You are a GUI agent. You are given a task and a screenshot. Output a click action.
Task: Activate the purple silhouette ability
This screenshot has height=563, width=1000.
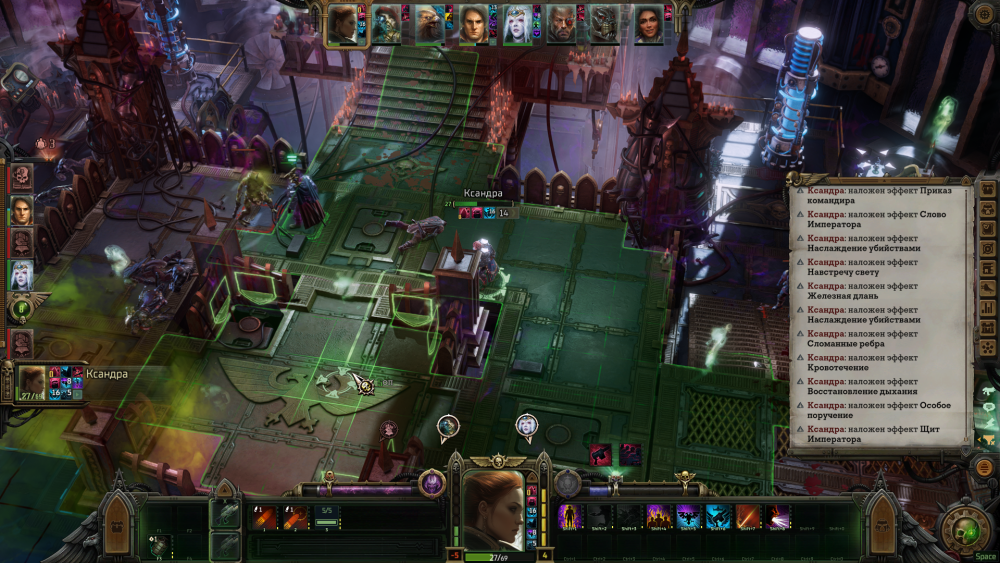[570, 516]
